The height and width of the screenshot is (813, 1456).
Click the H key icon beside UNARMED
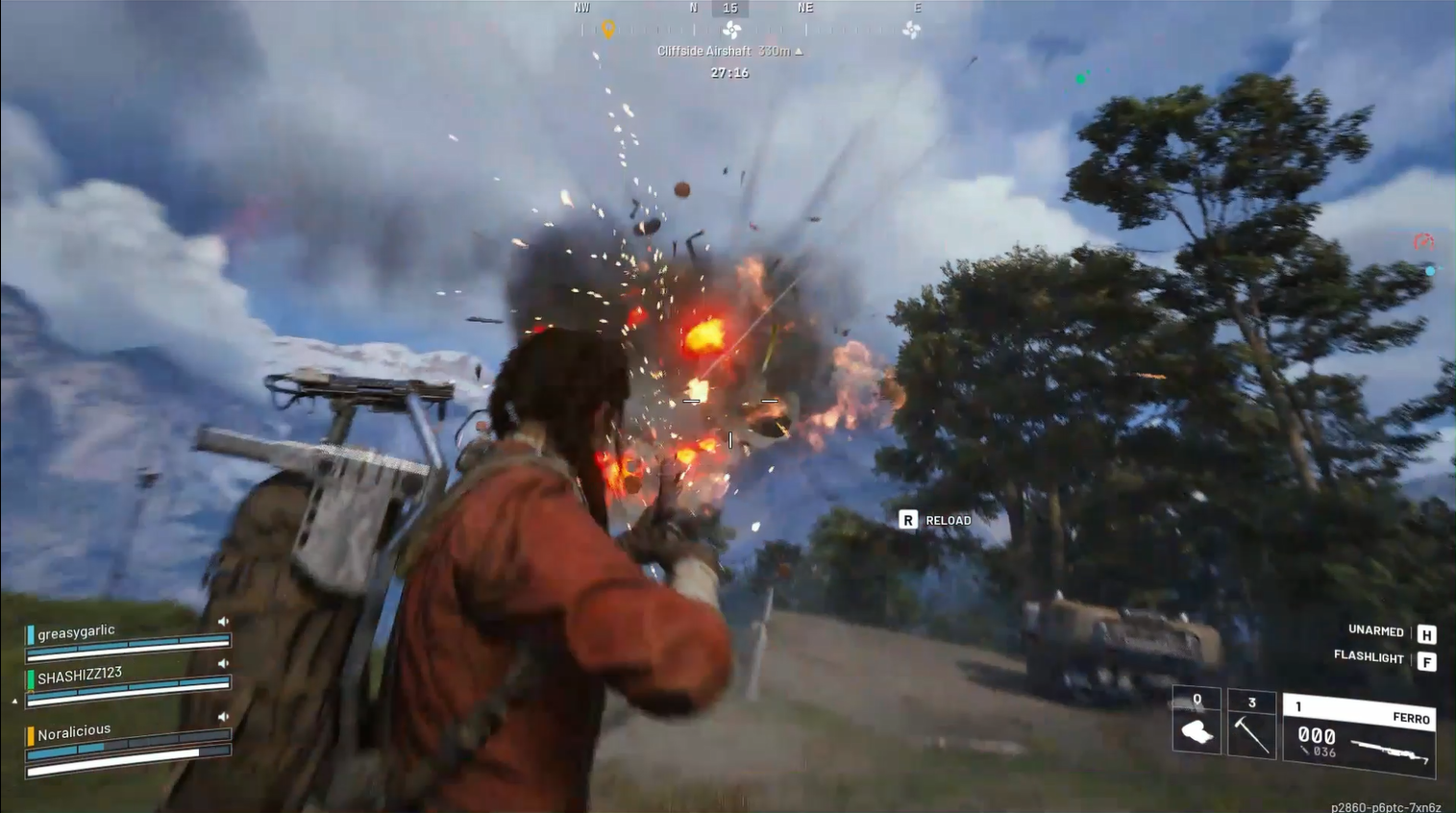(x=1426, y=632)
